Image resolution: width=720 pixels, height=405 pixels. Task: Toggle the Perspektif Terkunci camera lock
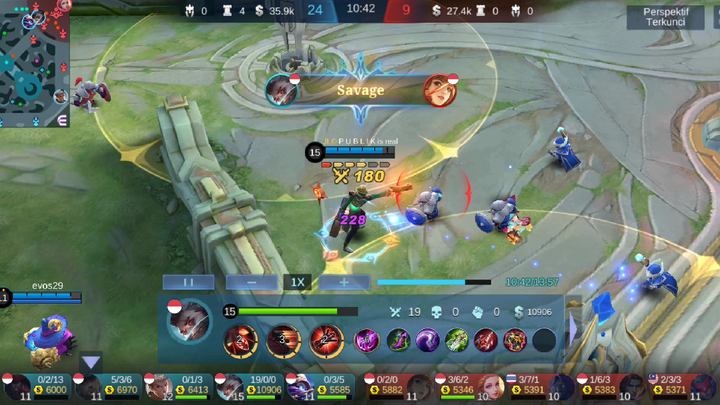[664, 17]
